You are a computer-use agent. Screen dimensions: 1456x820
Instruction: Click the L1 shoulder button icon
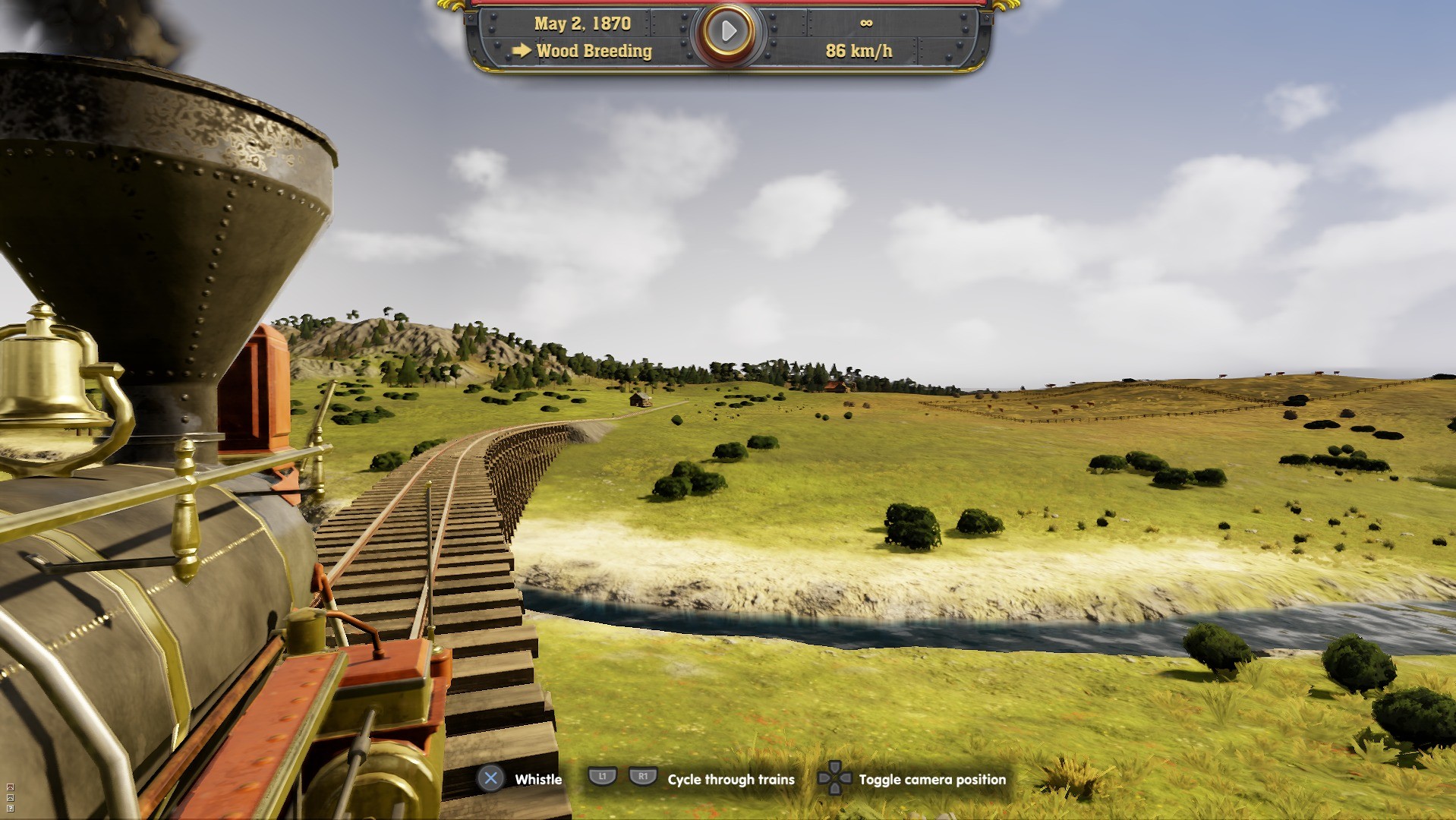click(x=602, y=777)
